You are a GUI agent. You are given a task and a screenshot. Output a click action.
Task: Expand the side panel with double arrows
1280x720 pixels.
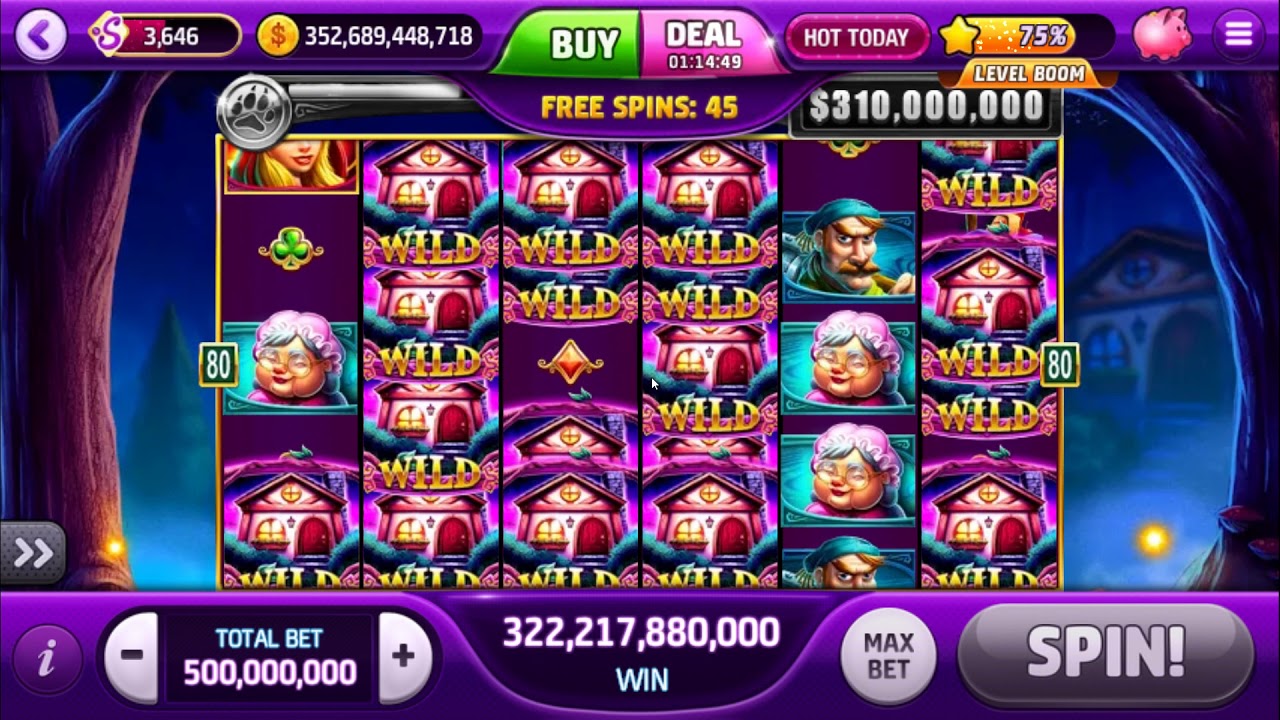click(x=32, y=553)
